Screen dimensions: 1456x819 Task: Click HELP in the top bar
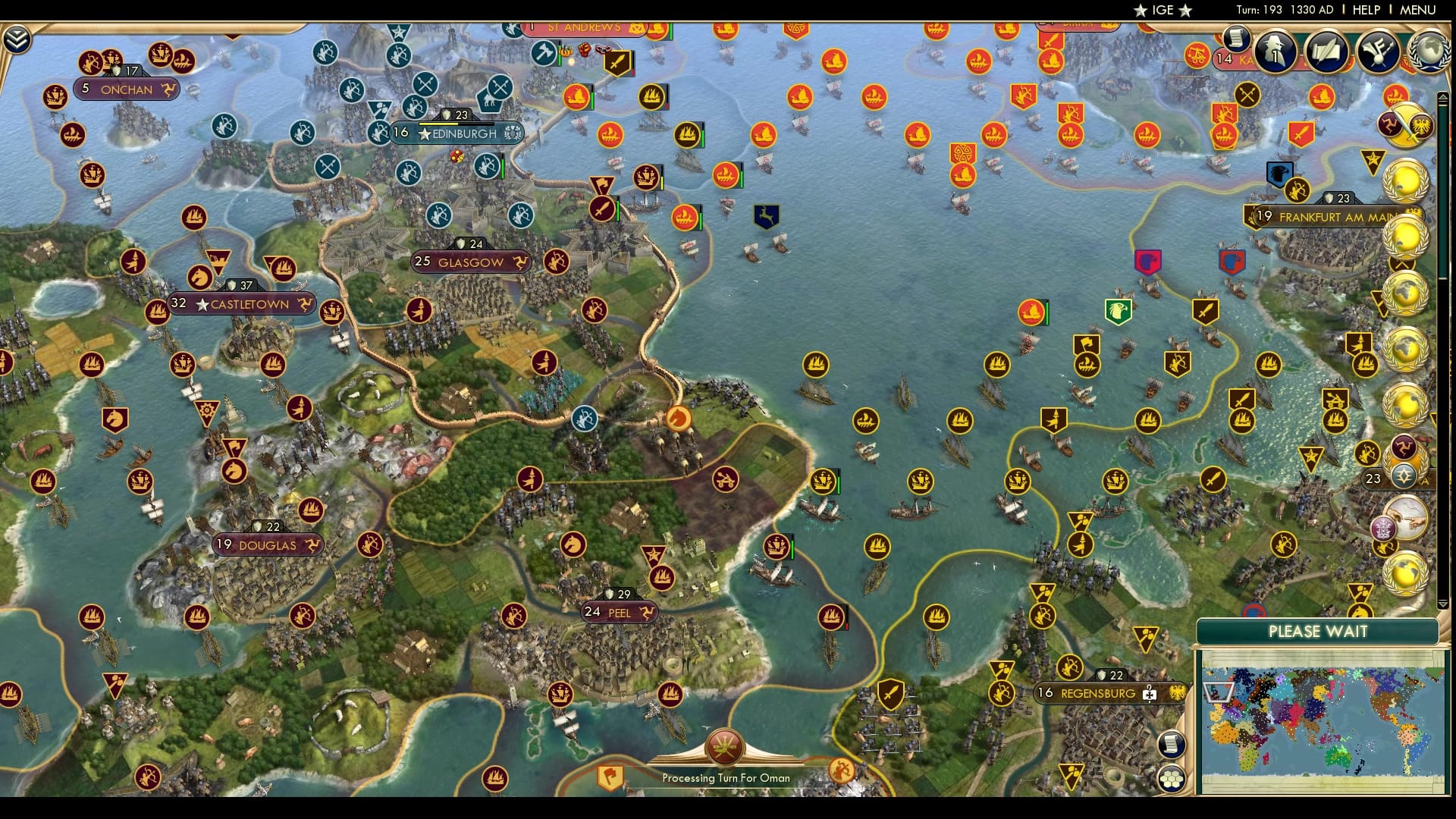pos(1364,11)
